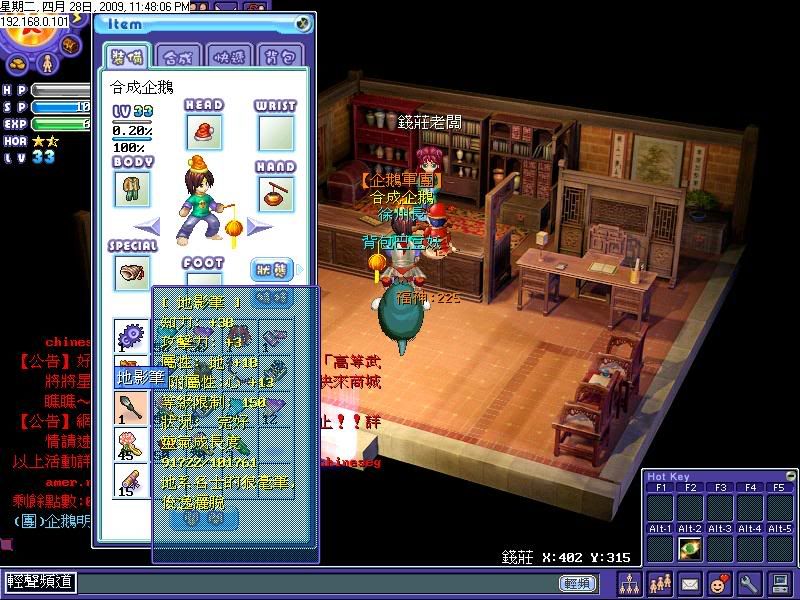Open the smiley face with heart icon
This screenshot has height=600, width=800.
point(719,582)
